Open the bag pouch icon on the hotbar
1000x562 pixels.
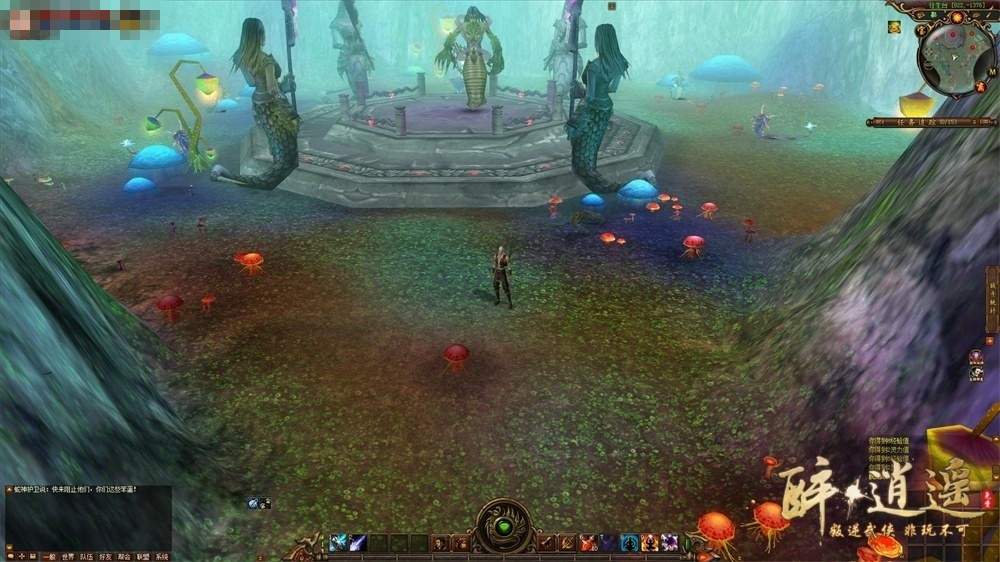(x=462, y=543)
